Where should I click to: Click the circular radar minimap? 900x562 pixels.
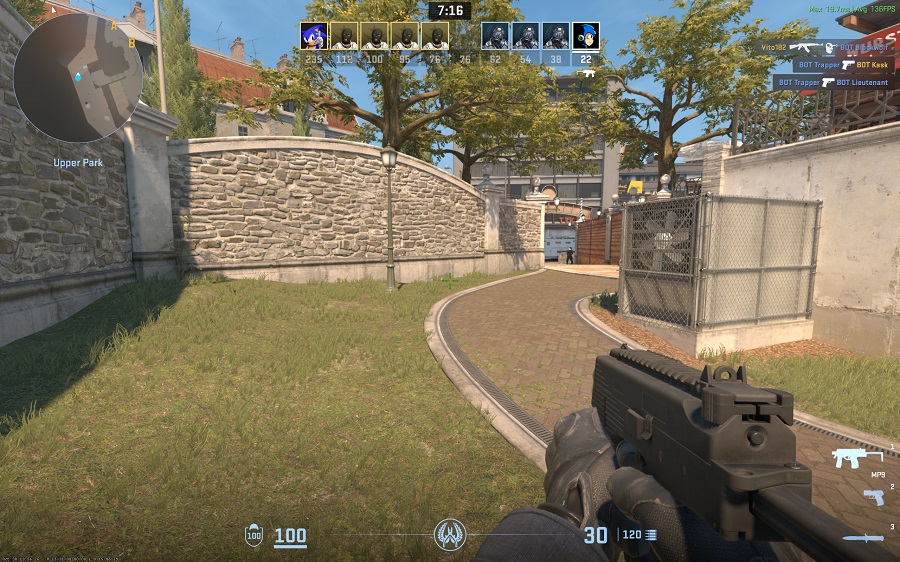[70, 75]
